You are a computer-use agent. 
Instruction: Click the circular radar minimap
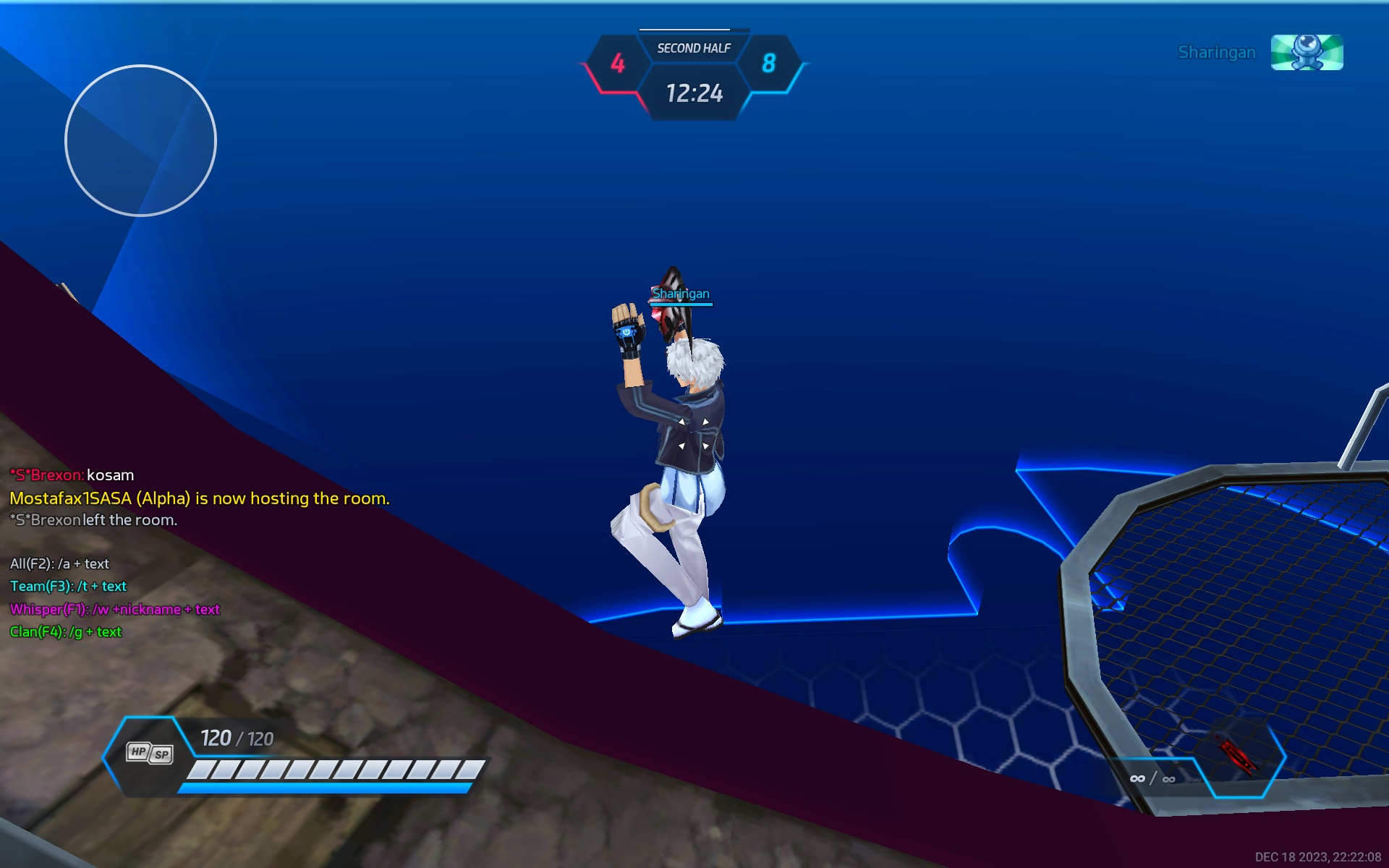point(140,140)
